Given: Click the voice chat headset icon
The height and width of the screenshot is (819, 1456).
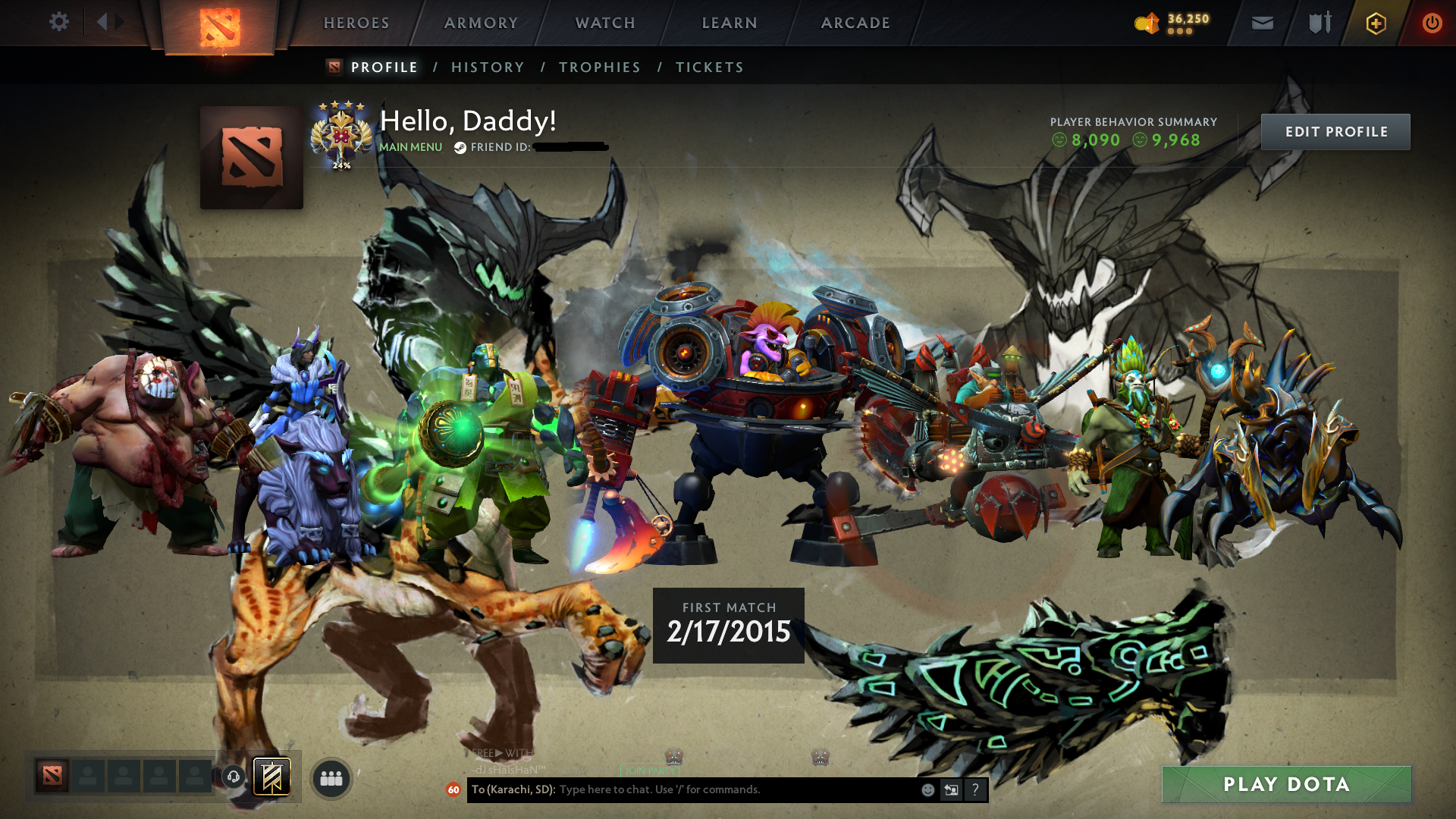Looking at the screenshot, I should [233, 777].
